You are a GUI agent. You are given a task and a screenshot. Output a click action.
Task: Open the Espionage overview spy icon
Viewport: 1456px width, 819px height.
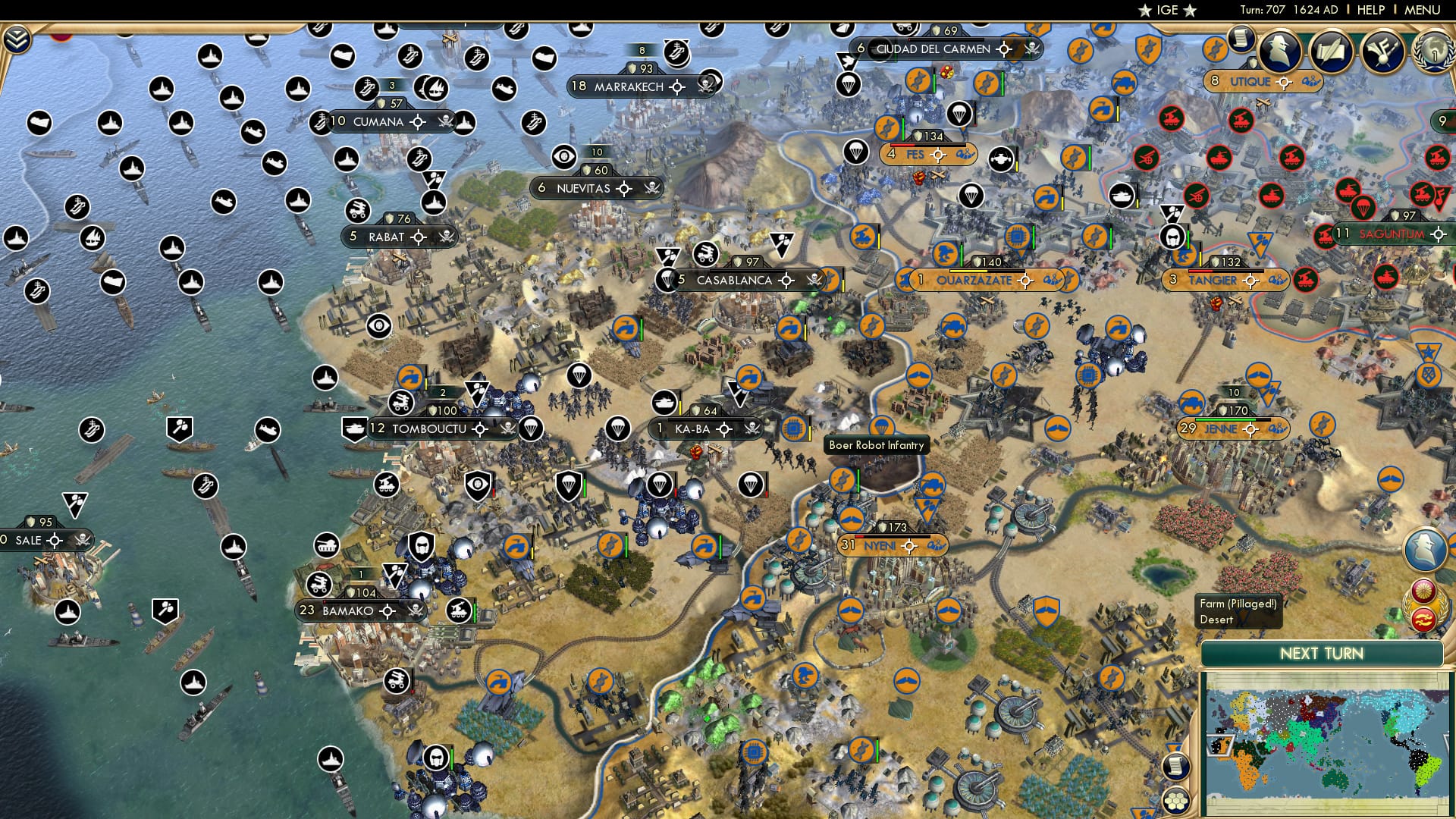1278,51
